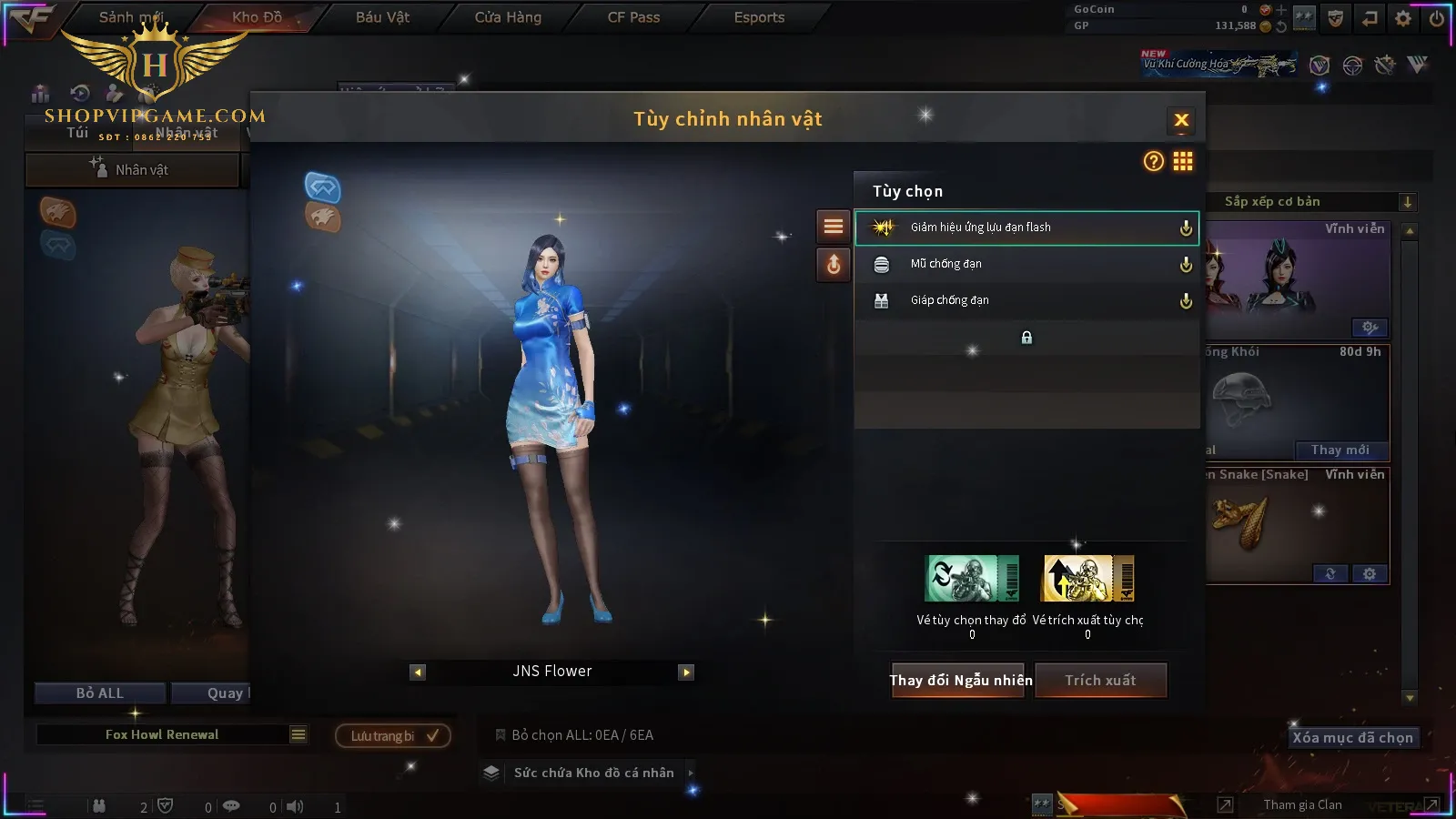
Task: Go to the CF Pass tab
Action: 633,17
